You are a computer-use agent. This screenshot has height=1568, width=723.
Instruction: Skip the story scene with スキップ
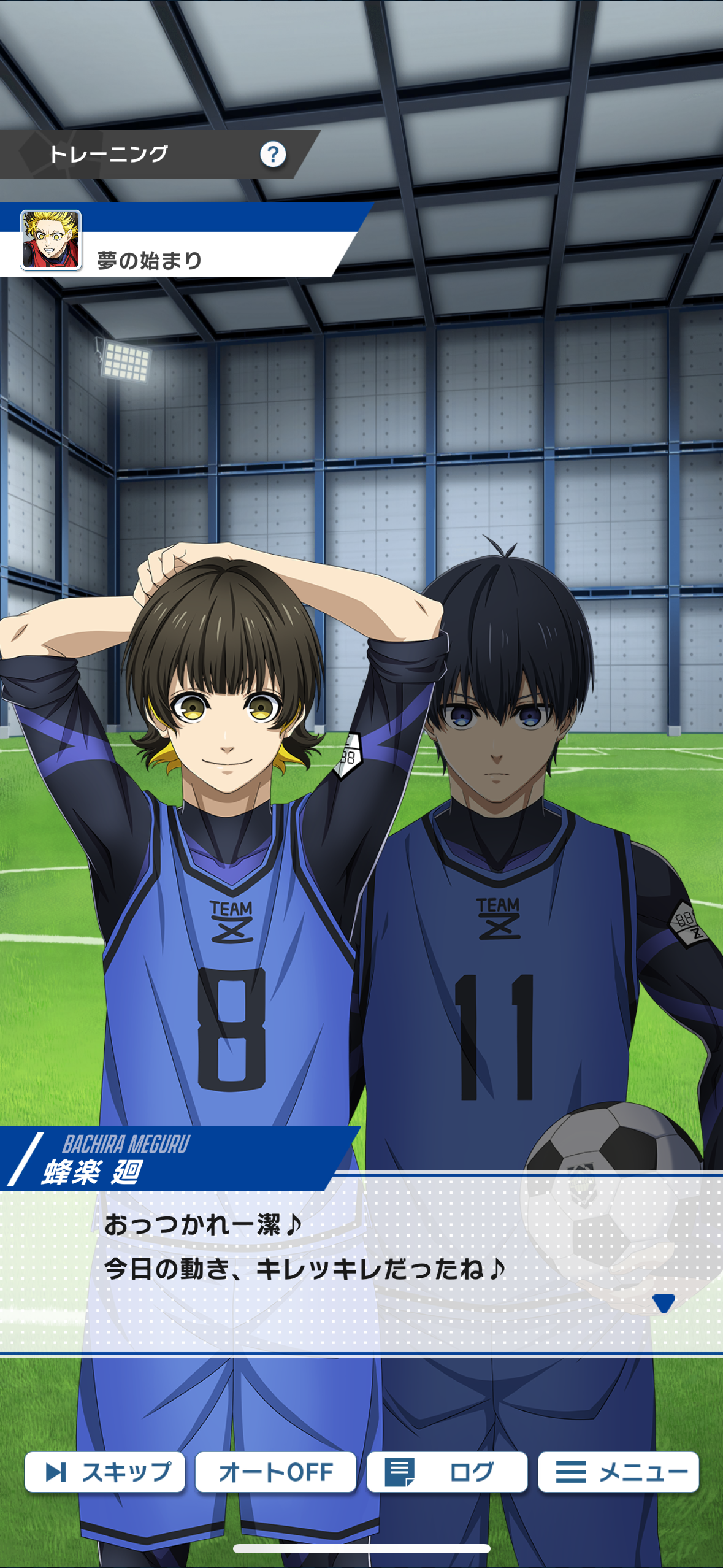pyautogui.click(x=105, y=1471)
